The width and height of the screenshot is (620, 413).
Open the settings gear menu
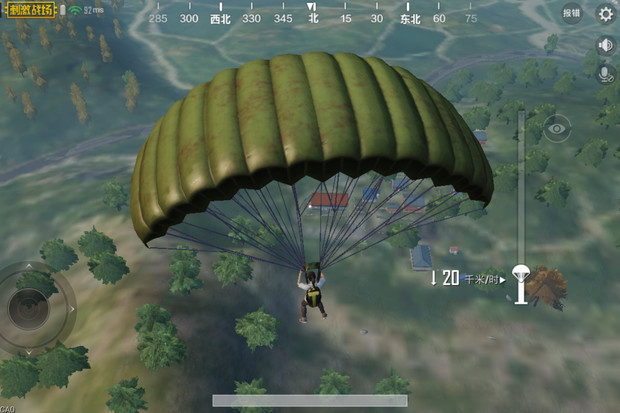pyautogui.click(x=605, y=13)
